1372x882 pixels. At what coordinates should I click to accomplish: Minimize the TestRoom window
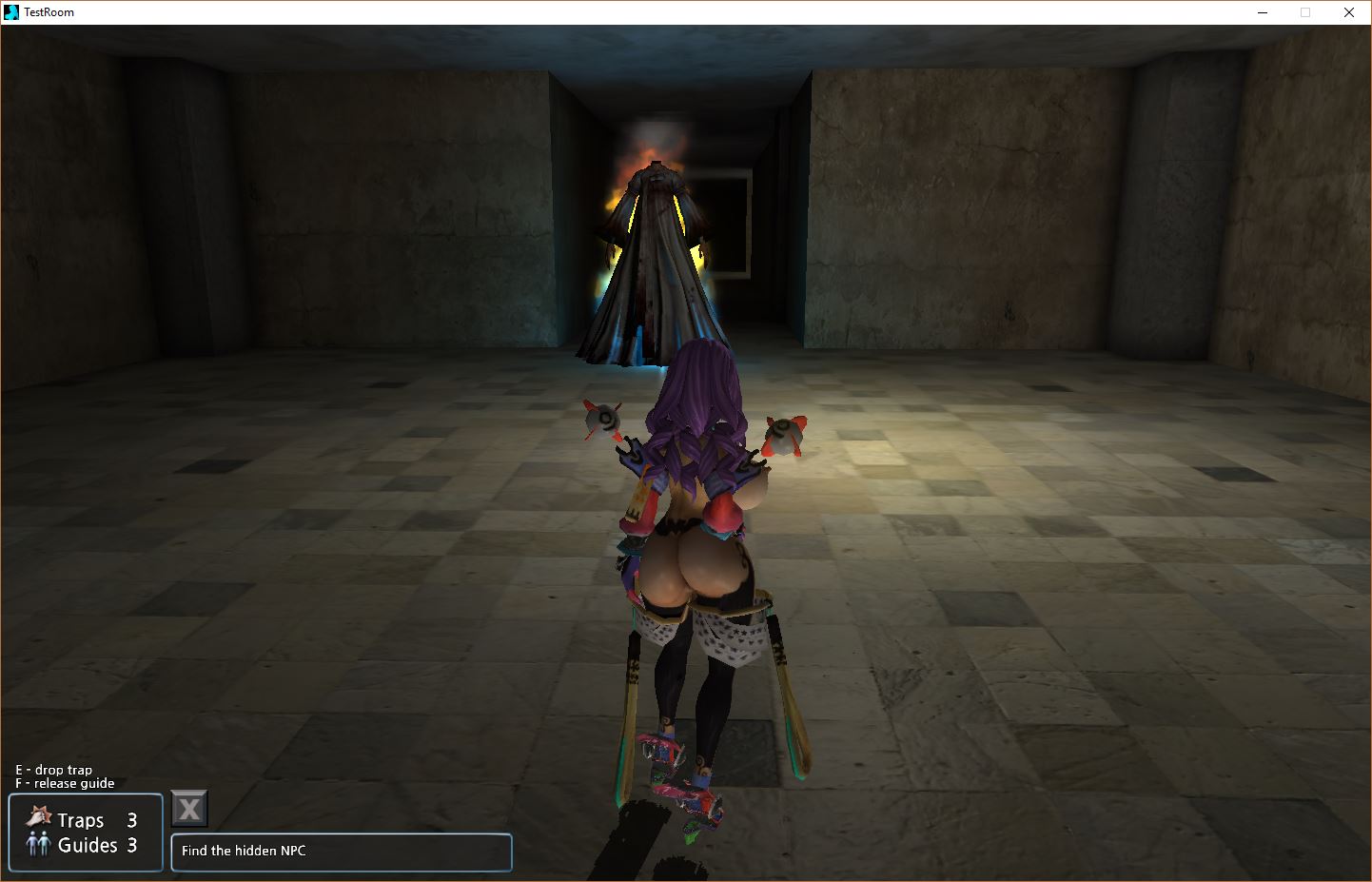[x=1262, y=12]
